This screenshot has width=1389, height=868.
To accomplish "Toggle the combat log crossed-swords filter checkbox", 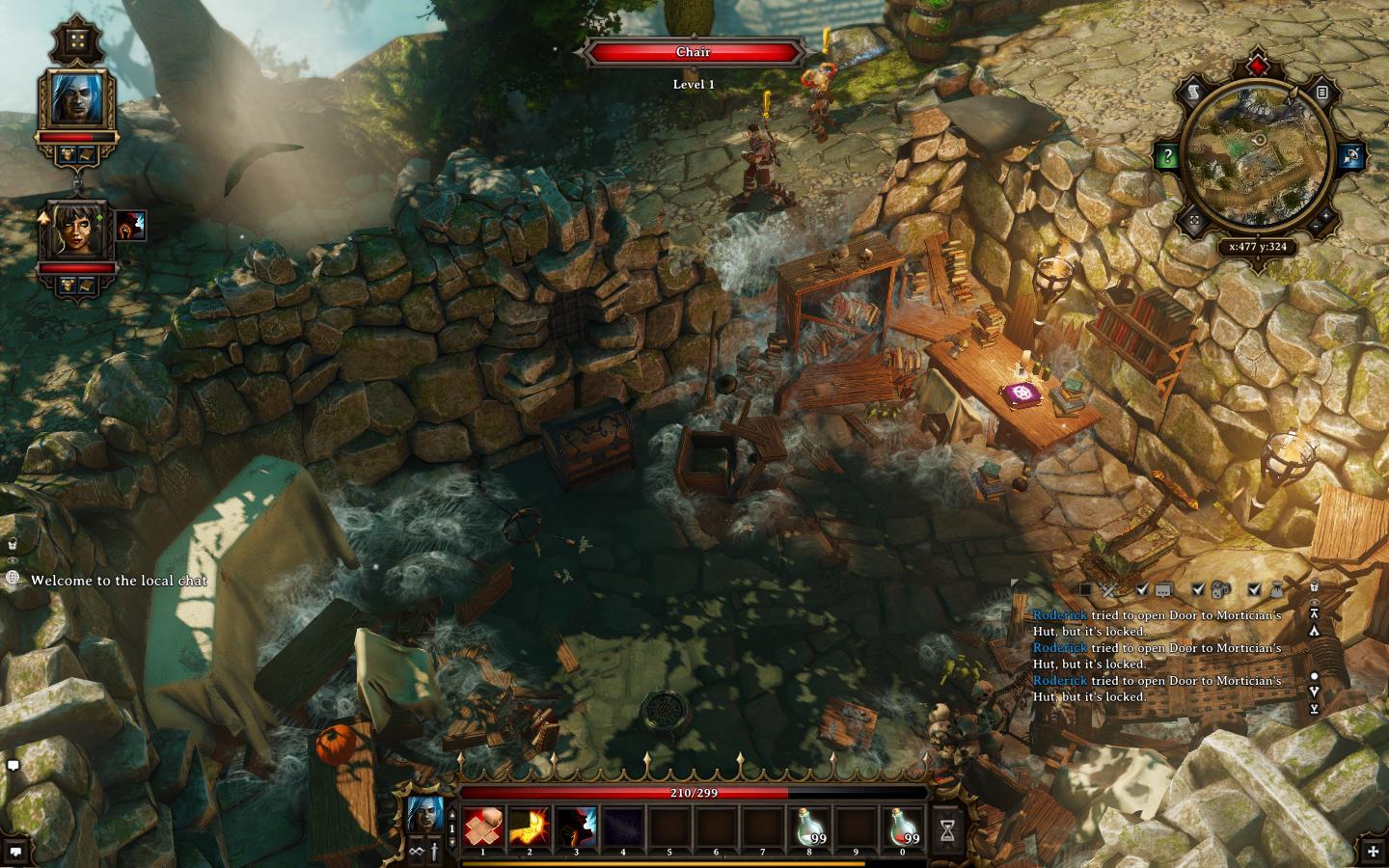I will [1086, 589].
